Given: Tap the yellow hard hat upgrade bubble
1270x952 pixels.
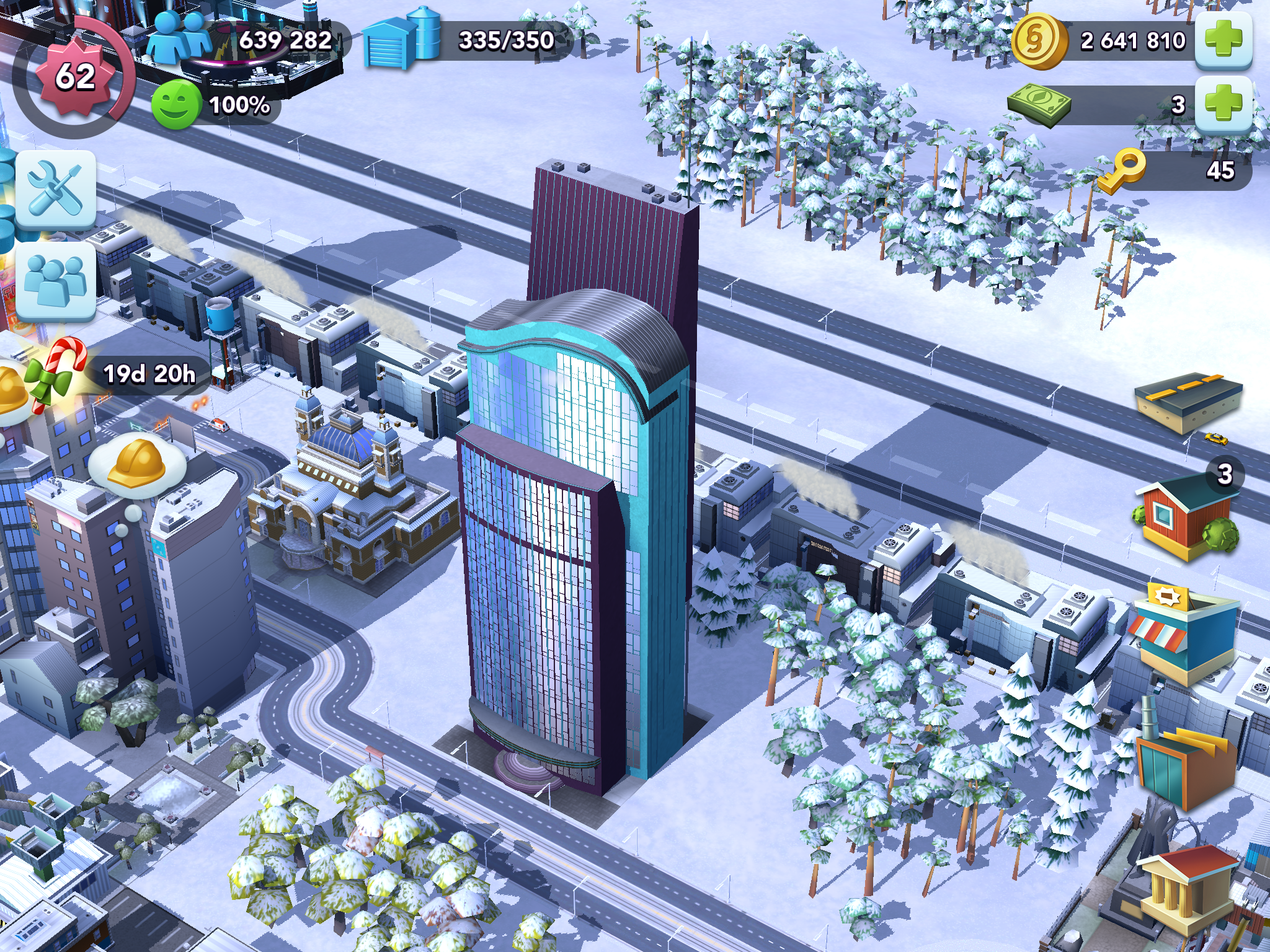Looking at the screenshot, I should pos(138,464).
